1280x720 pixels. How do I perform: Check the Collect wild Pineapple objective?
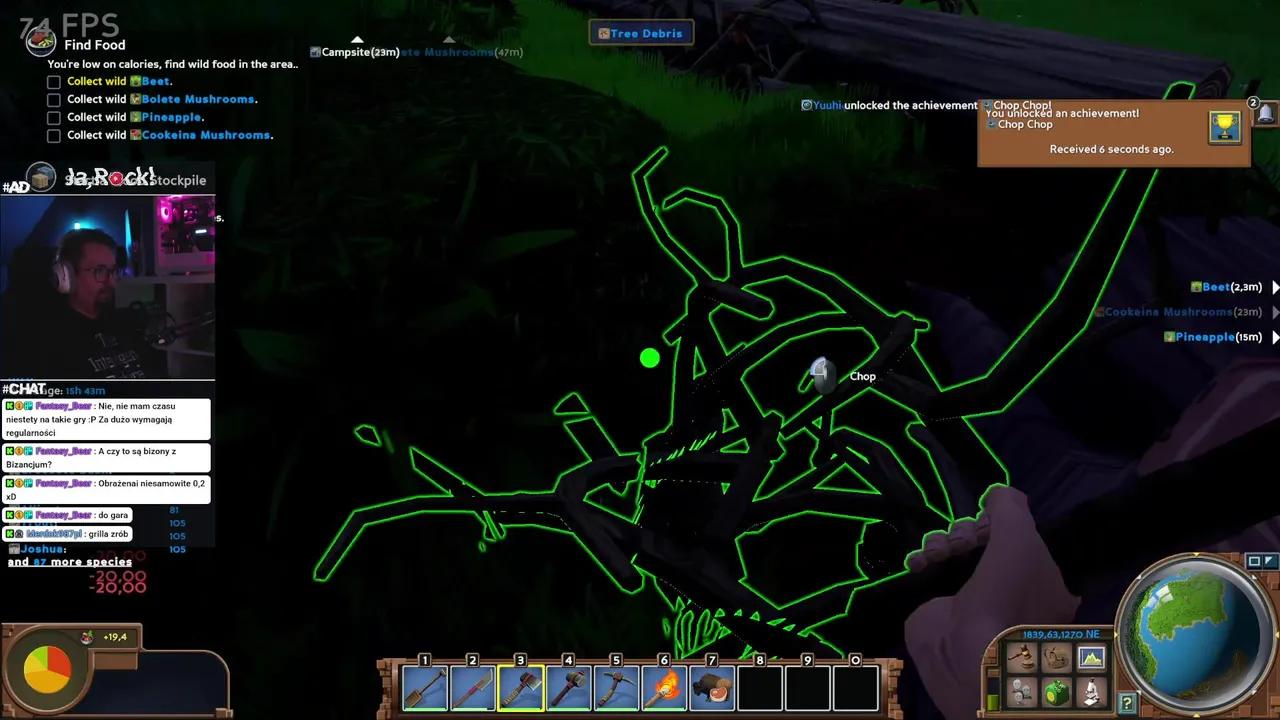click(54, 117)
